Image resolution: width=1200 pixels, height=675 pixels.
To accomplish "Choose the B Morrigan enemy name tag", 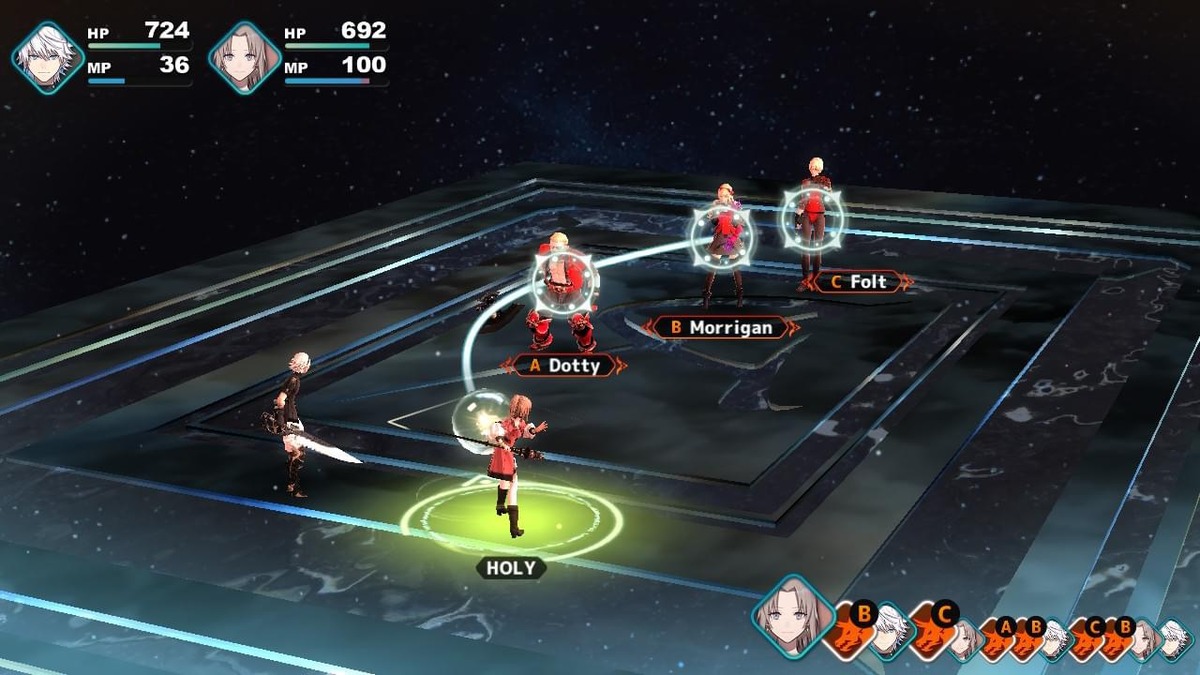I will click(720, 327).
